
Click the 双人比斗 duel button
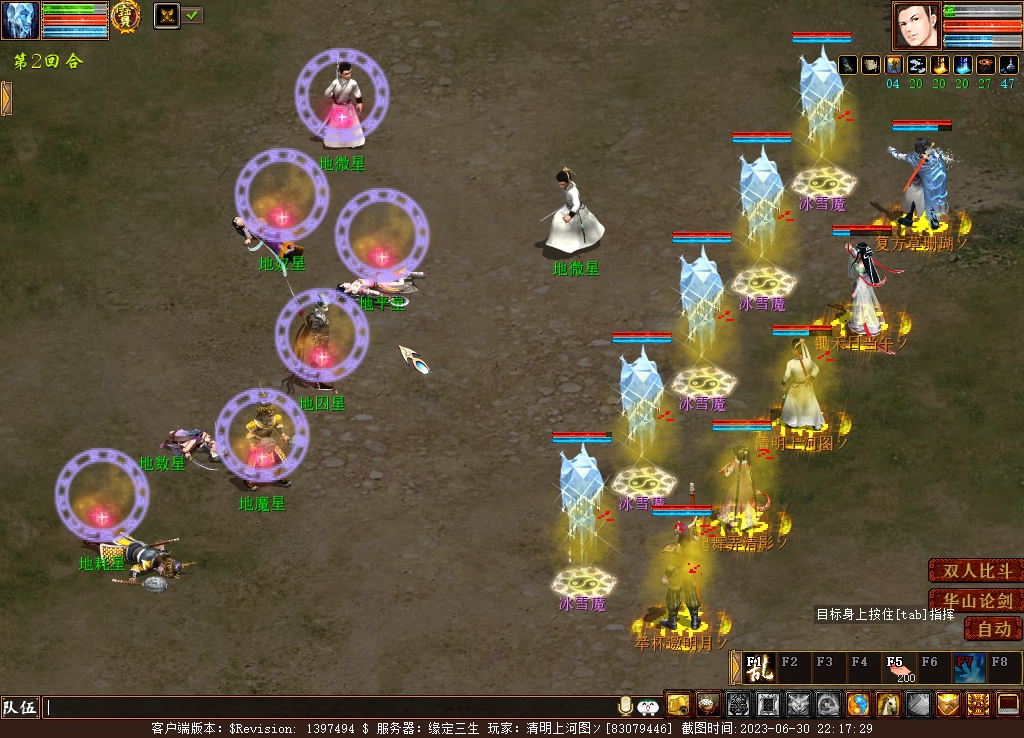click(x=976, y=571)
